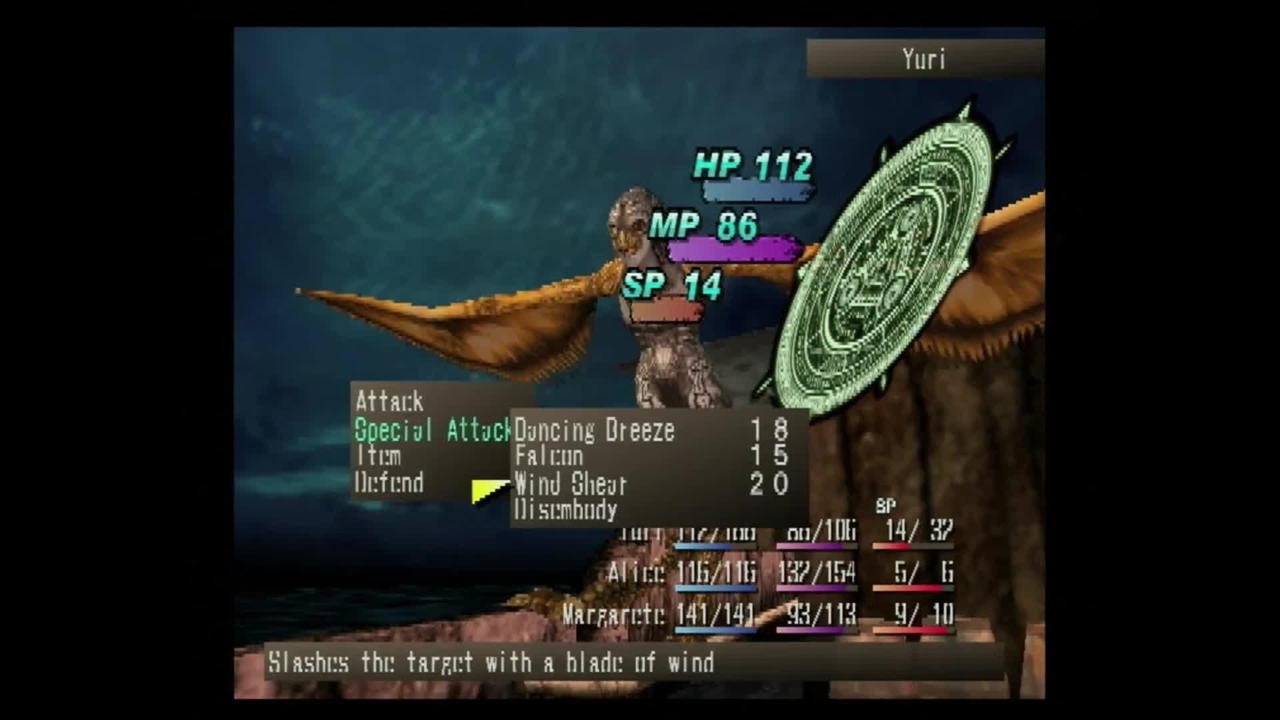The height and width of the screenshot is (720, 1280).
Task: Select the Attack command
Action: click(x=389, y=402)
